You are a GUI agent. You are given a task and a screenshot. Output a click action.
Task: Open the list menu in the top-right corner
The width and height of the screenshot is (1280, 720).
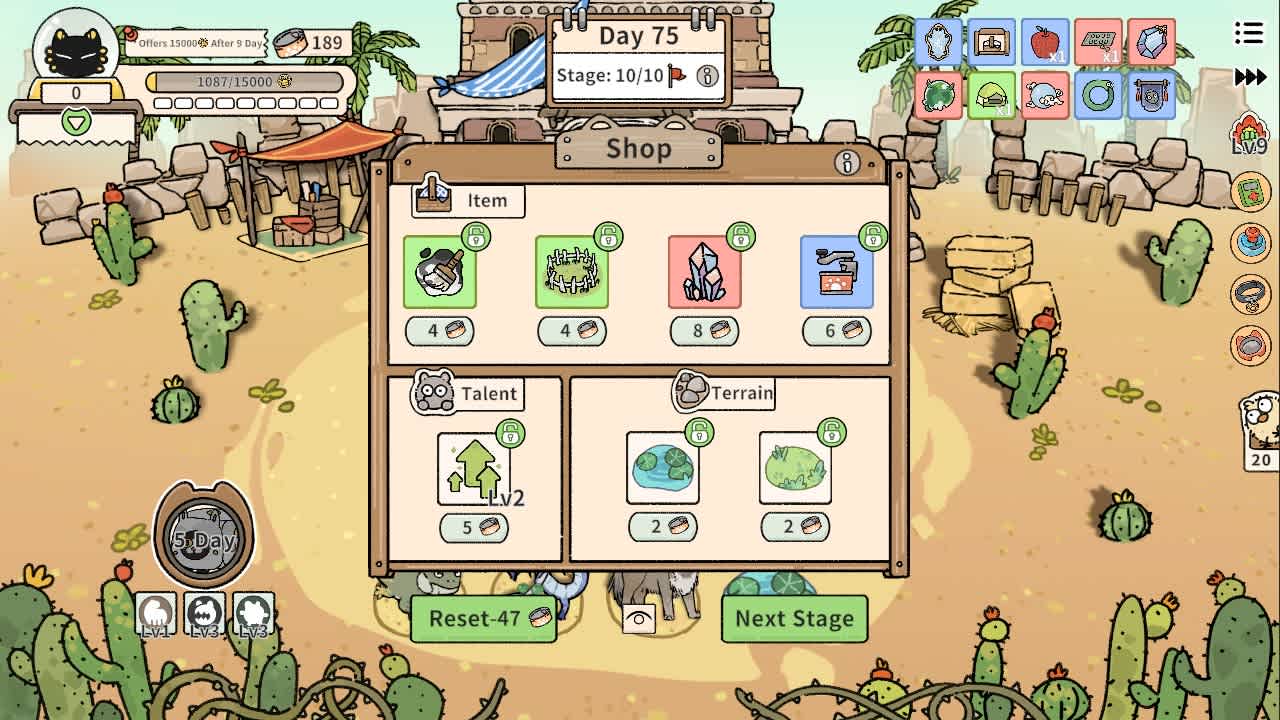tap(1248, 33)
